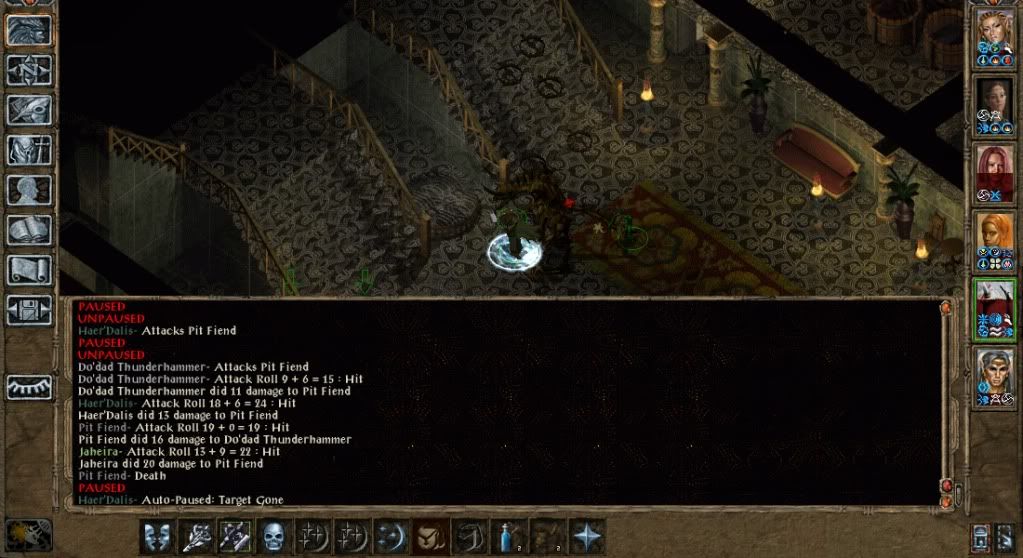Click the message log's scroll-up arrow

coord(944,309)
